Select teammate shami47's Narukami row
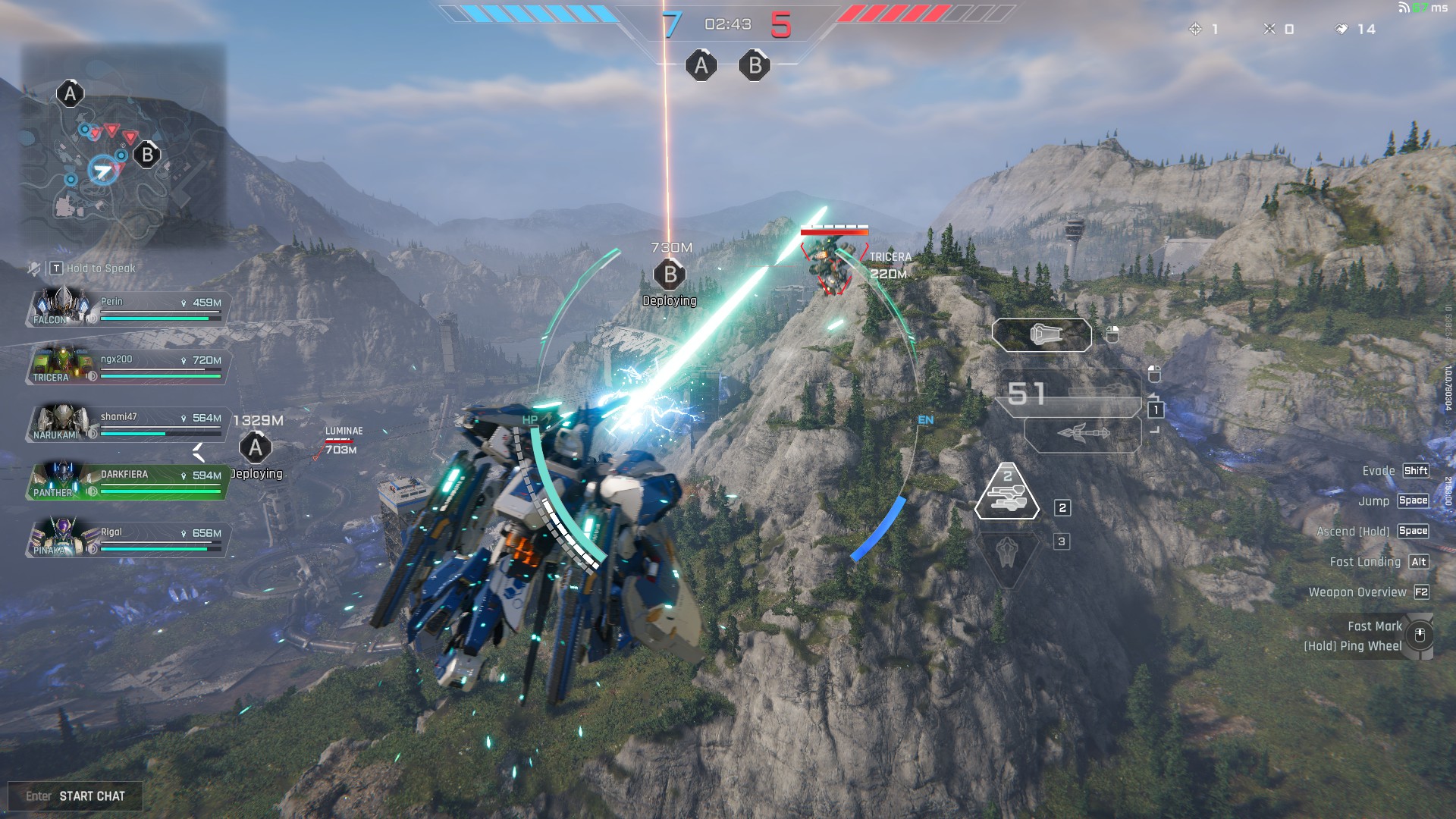Image resolution: width=1456 pixels, height=819 pixels. [x=127, y=423]
